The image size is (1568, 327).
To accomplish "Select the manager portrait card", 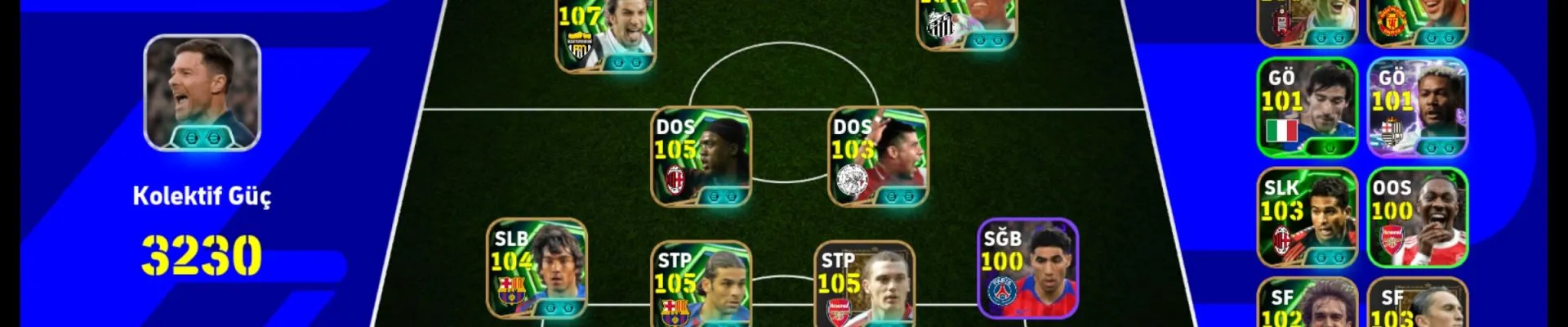I will 202,92.
